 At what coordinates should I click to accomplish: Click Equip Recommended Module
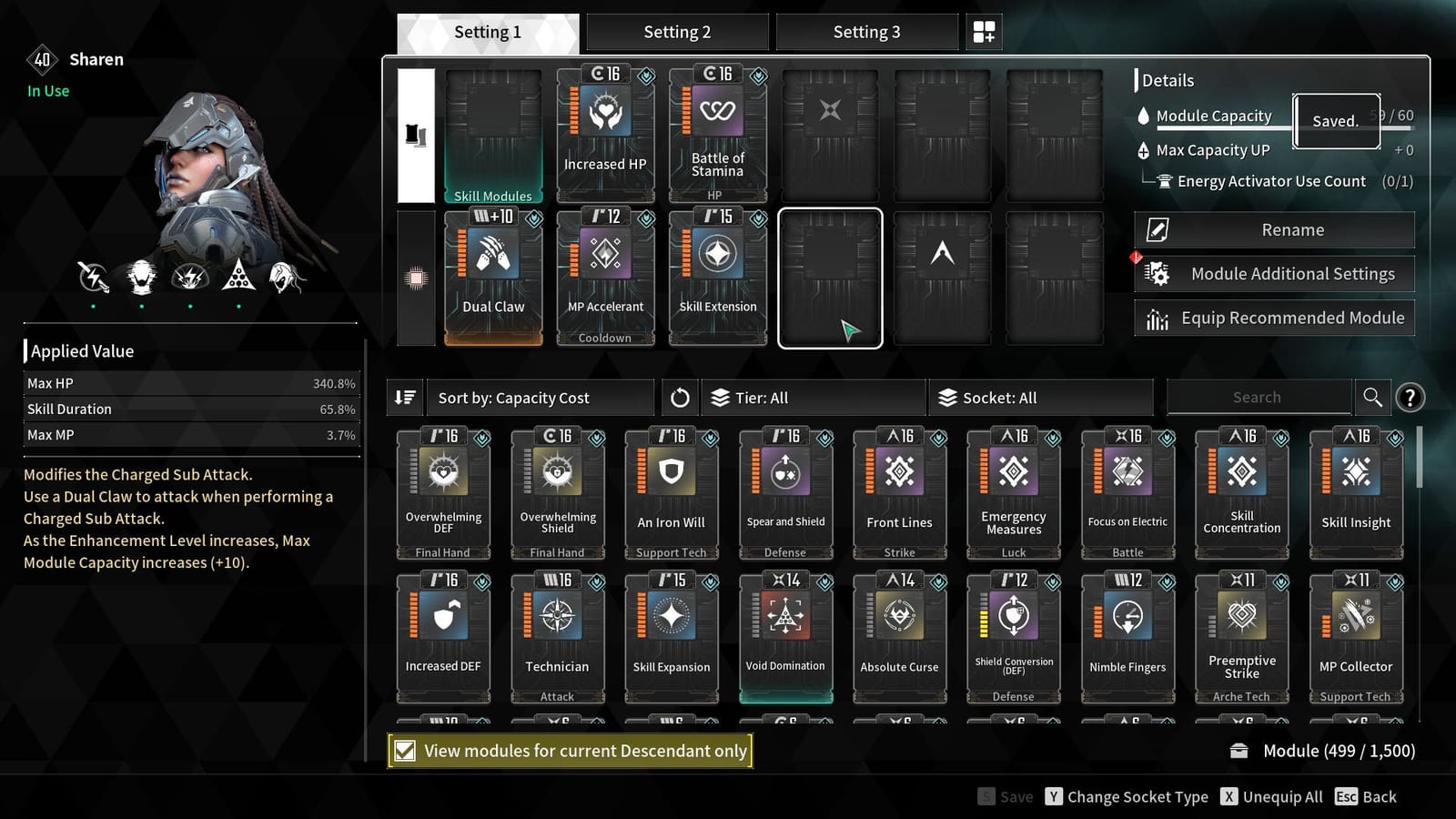click(1273, 318)
